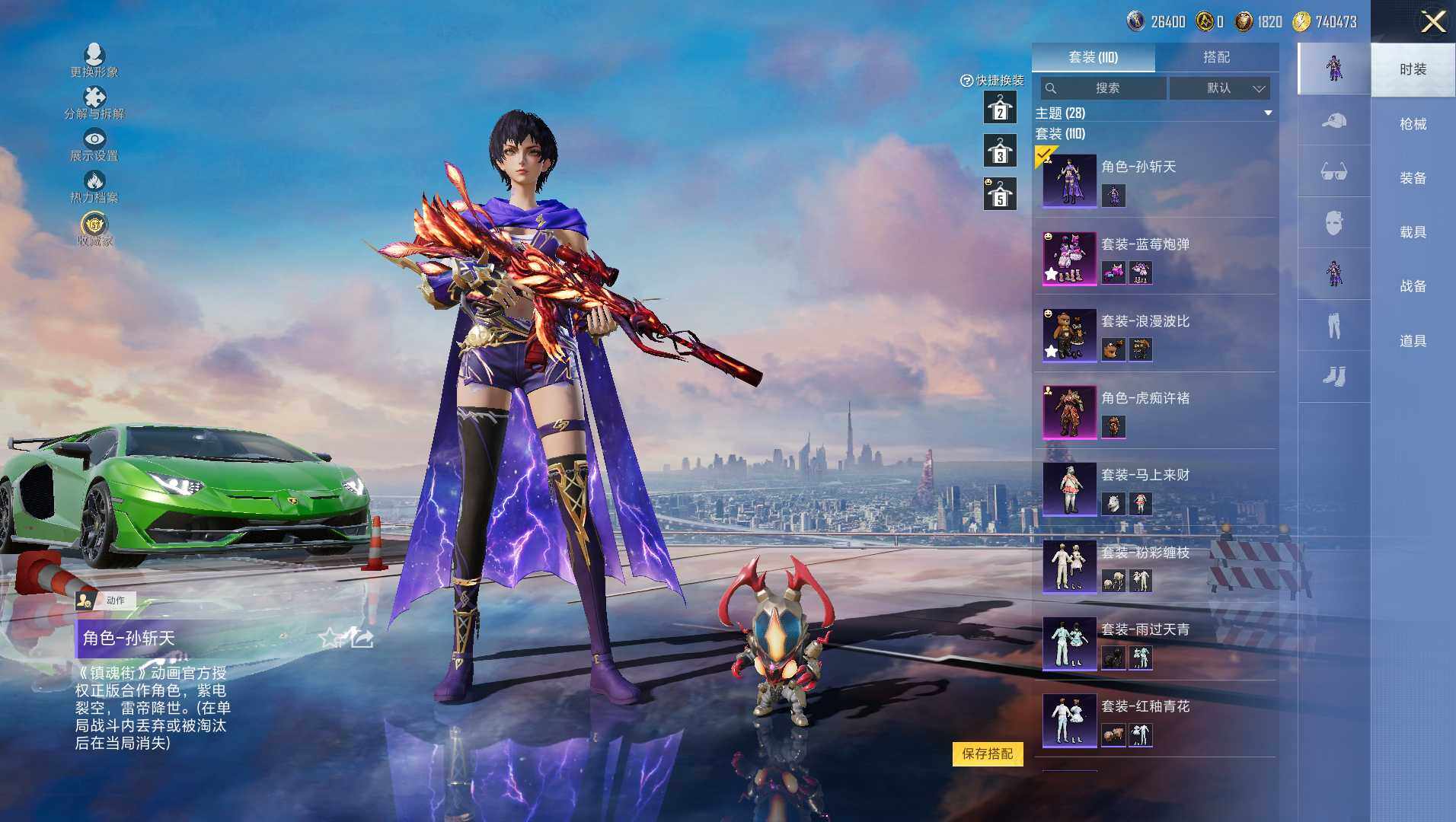This screenshot has height=822, width=1456.
Task: Close the wardrobe screen with the X
Action: pyautogui.click(x=1433, y=21)
